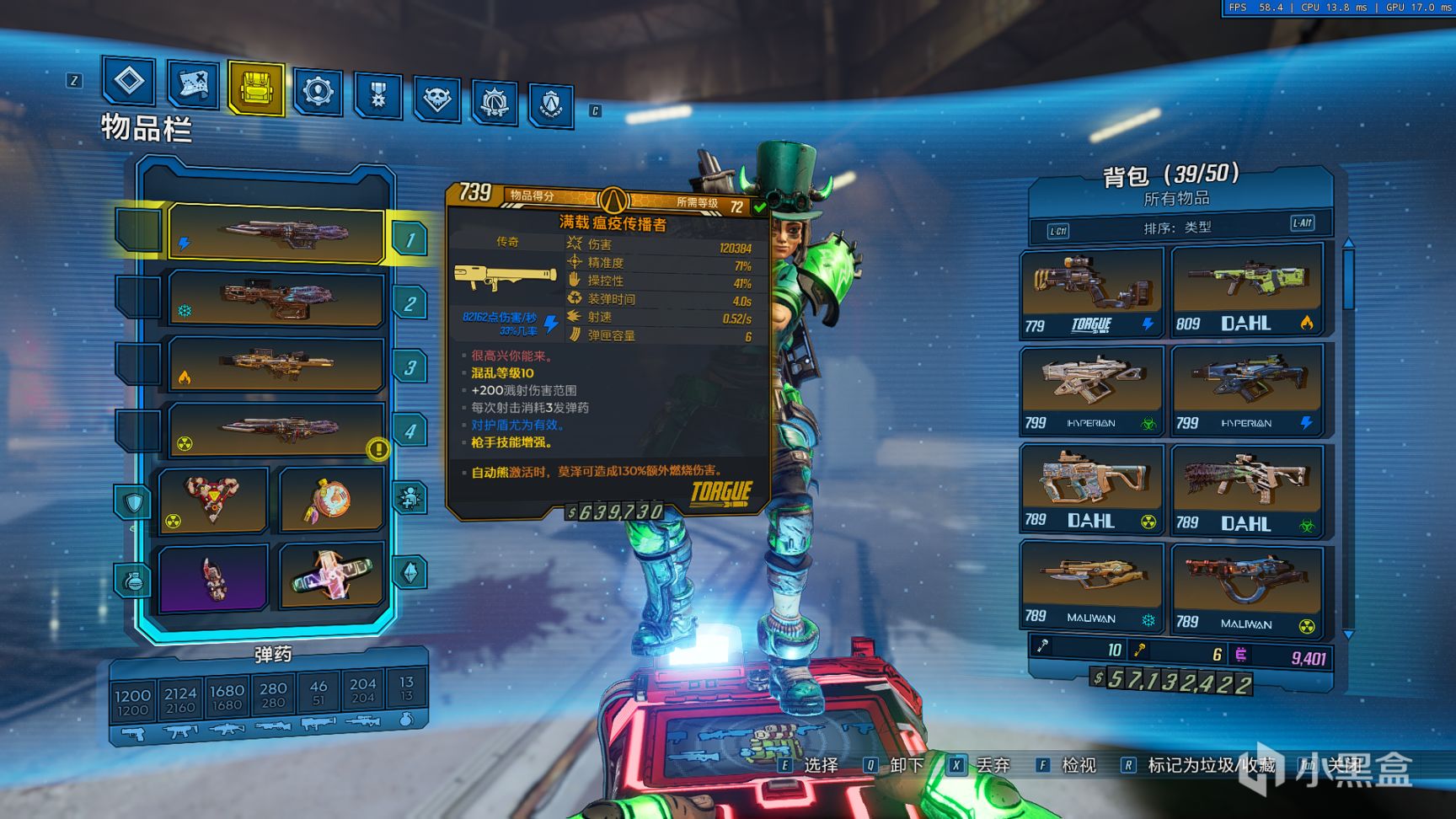Viewport: 1456px width, 819px height.
Task: Open the diamond mission log tab
Action: coord(129,81)
